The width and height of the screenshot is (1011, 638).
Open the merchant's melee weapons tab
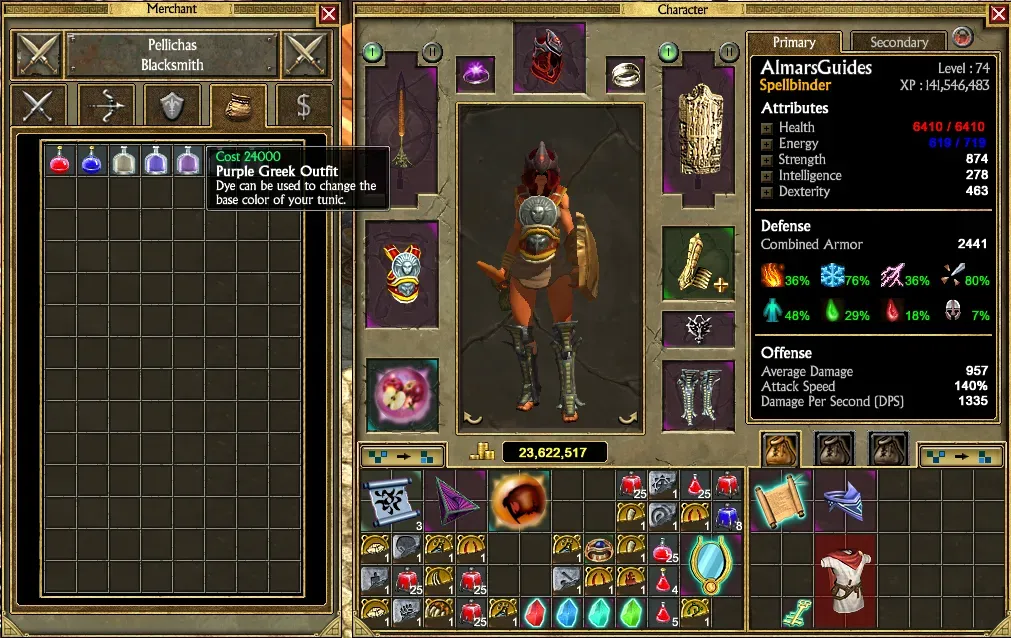[x=39, y=105]
